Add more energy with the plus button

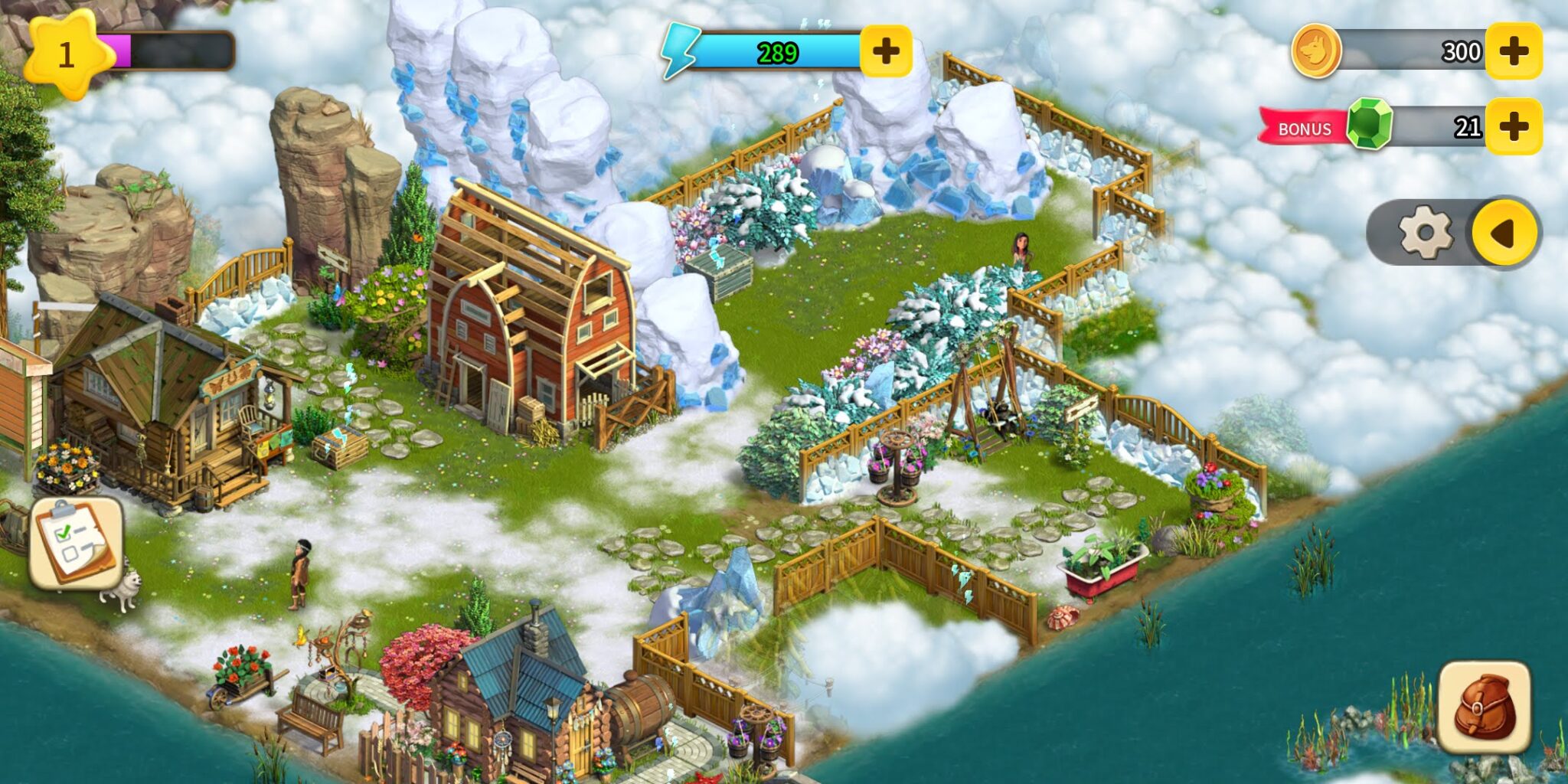point(886,51)
